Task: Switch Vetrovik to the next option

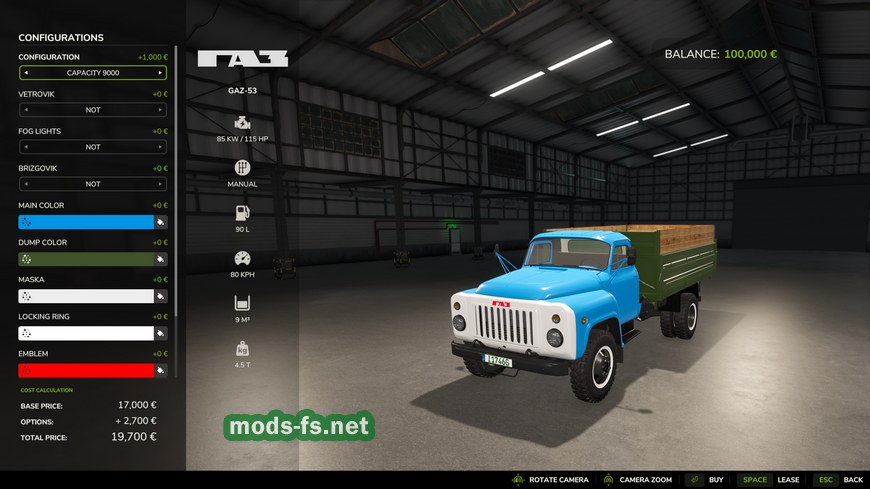Action: [x=160, y=110]
